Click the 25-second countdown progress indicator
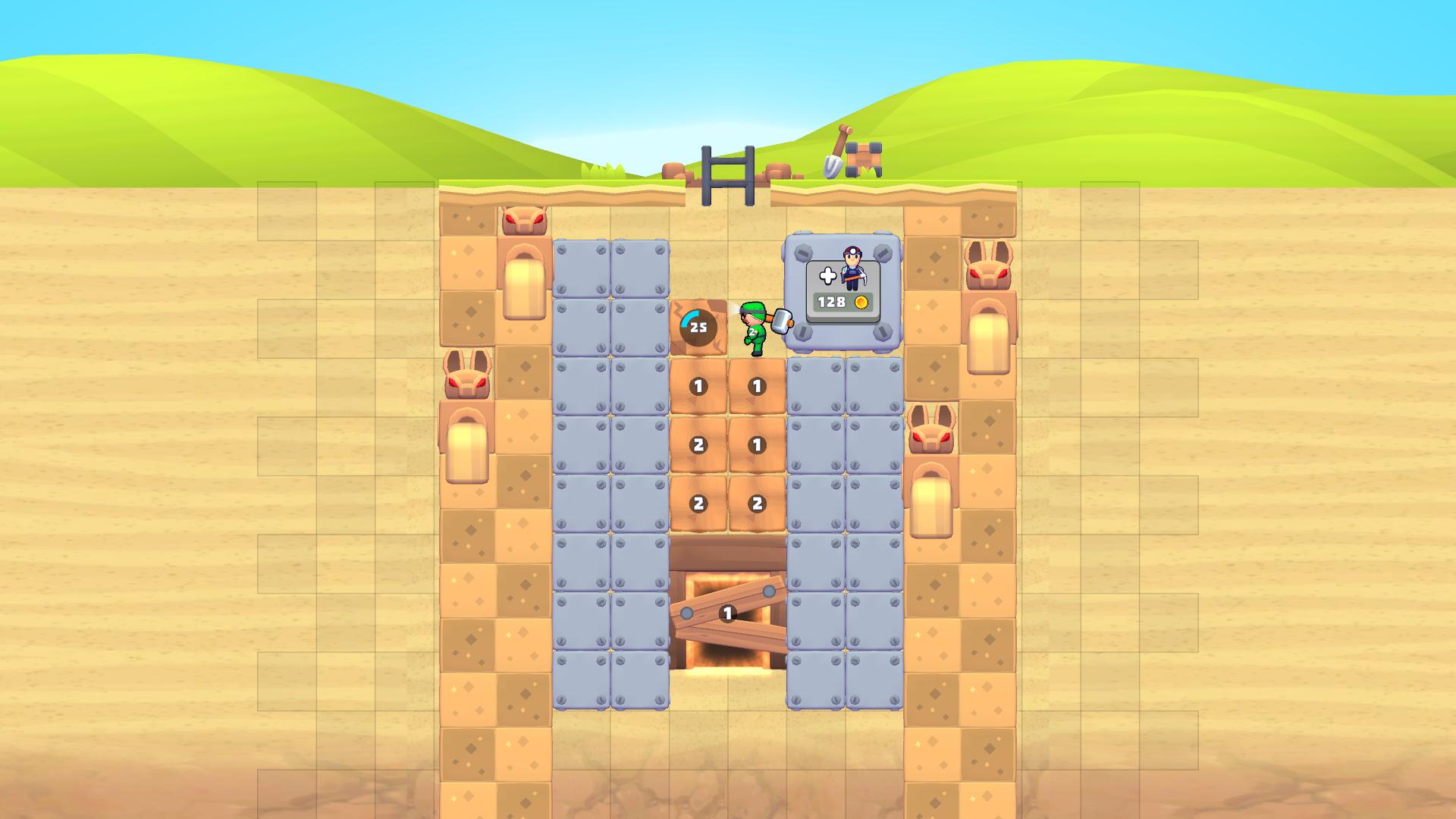The image size is (1456, 819). pos(698,326)
